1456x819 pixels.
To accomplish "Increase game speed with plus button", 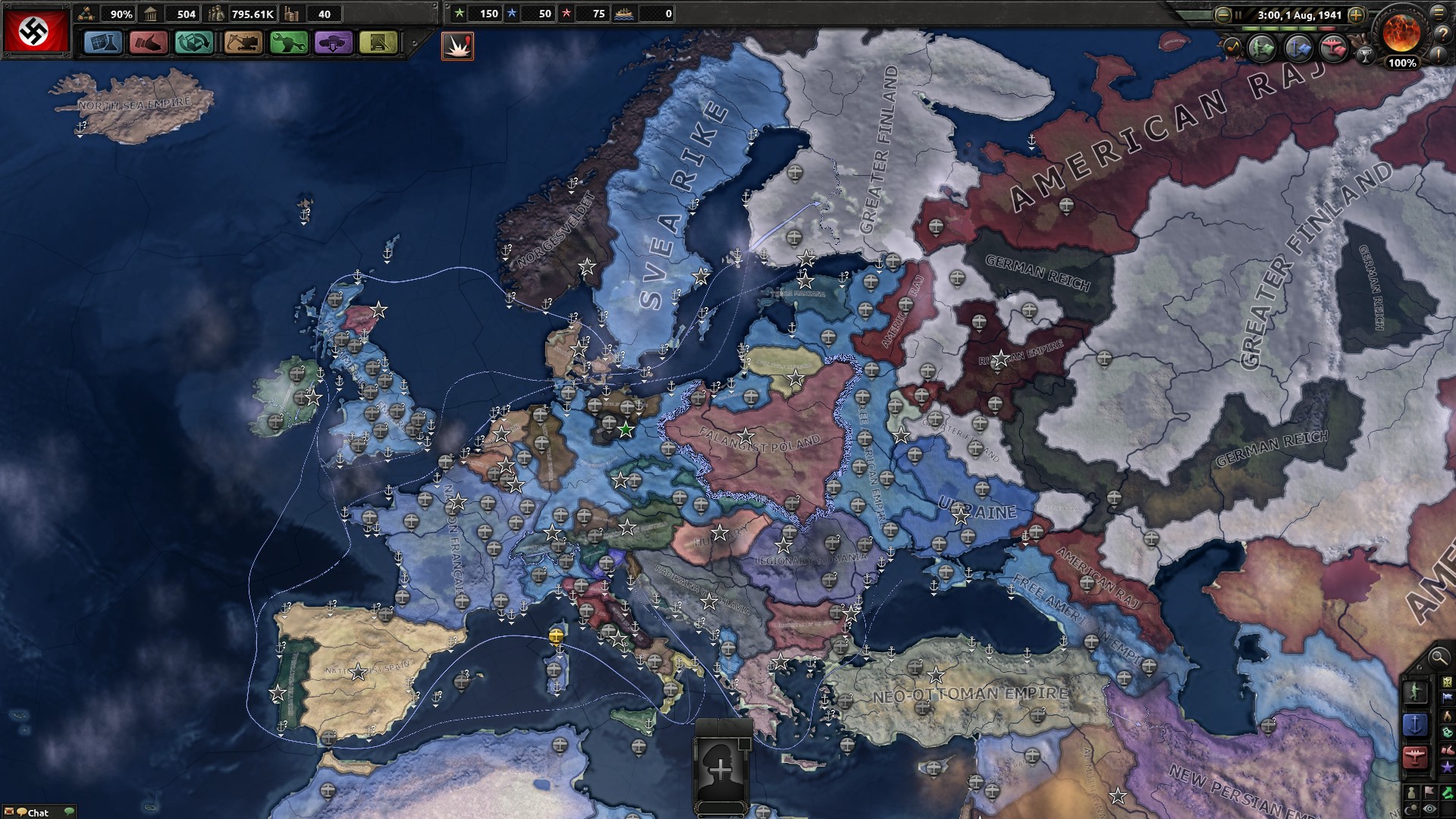I will 1357,14.
